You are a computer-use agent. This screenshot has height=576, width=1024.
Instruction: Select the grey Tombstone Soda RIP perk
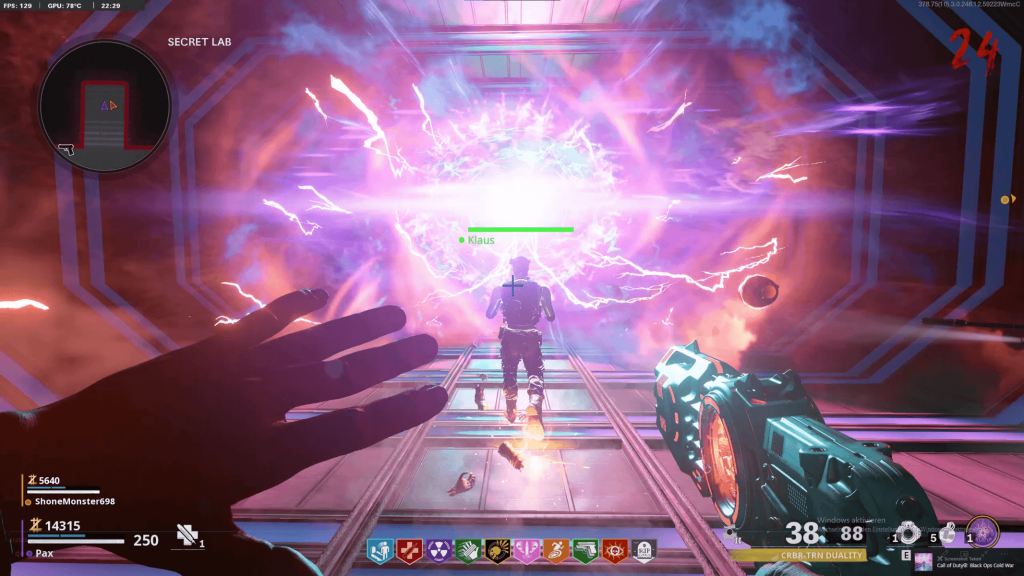[644, 549]
